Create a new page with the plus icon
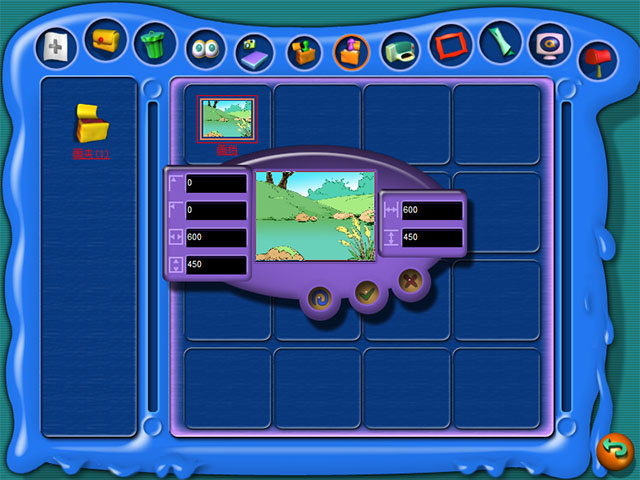The width and height of the screenshot is (640, 480). pos(56,45)
